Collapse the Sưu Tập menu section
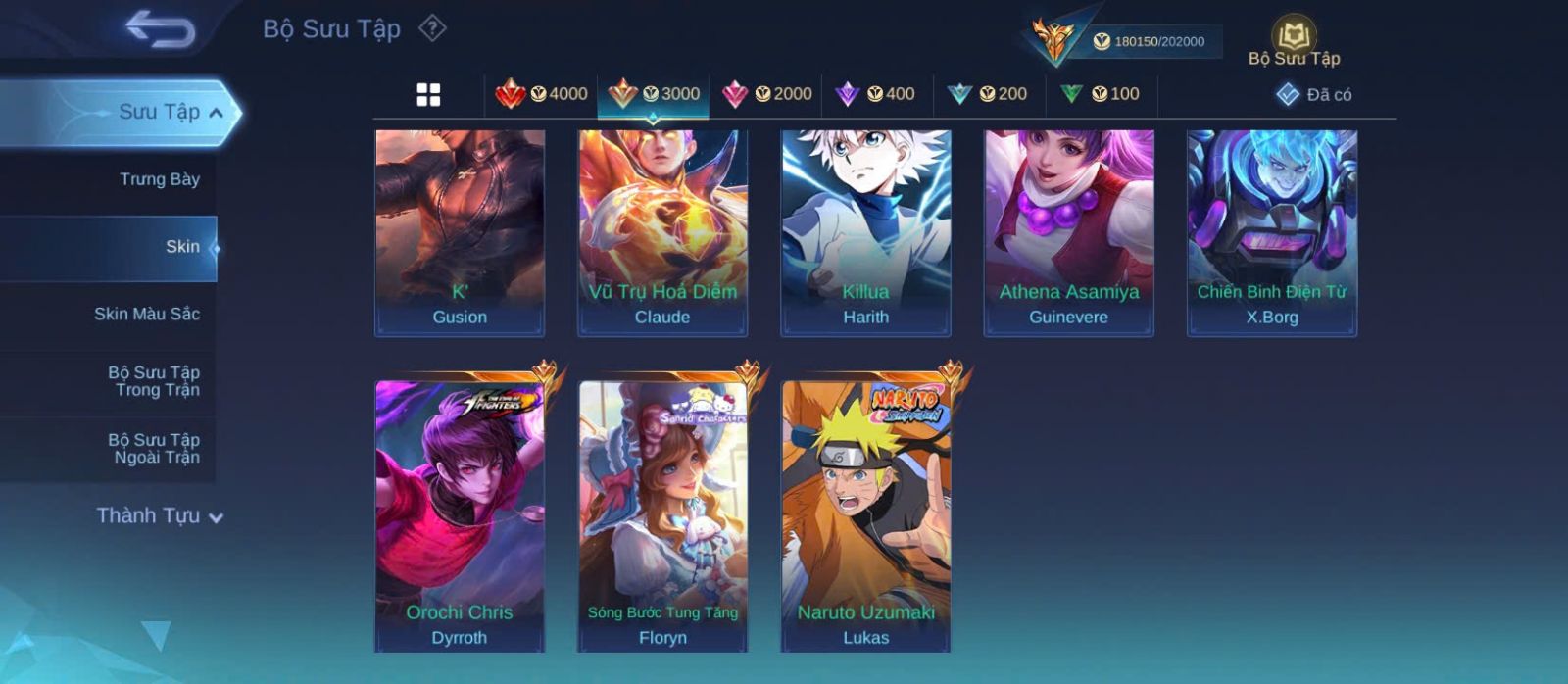 [216, 113]
